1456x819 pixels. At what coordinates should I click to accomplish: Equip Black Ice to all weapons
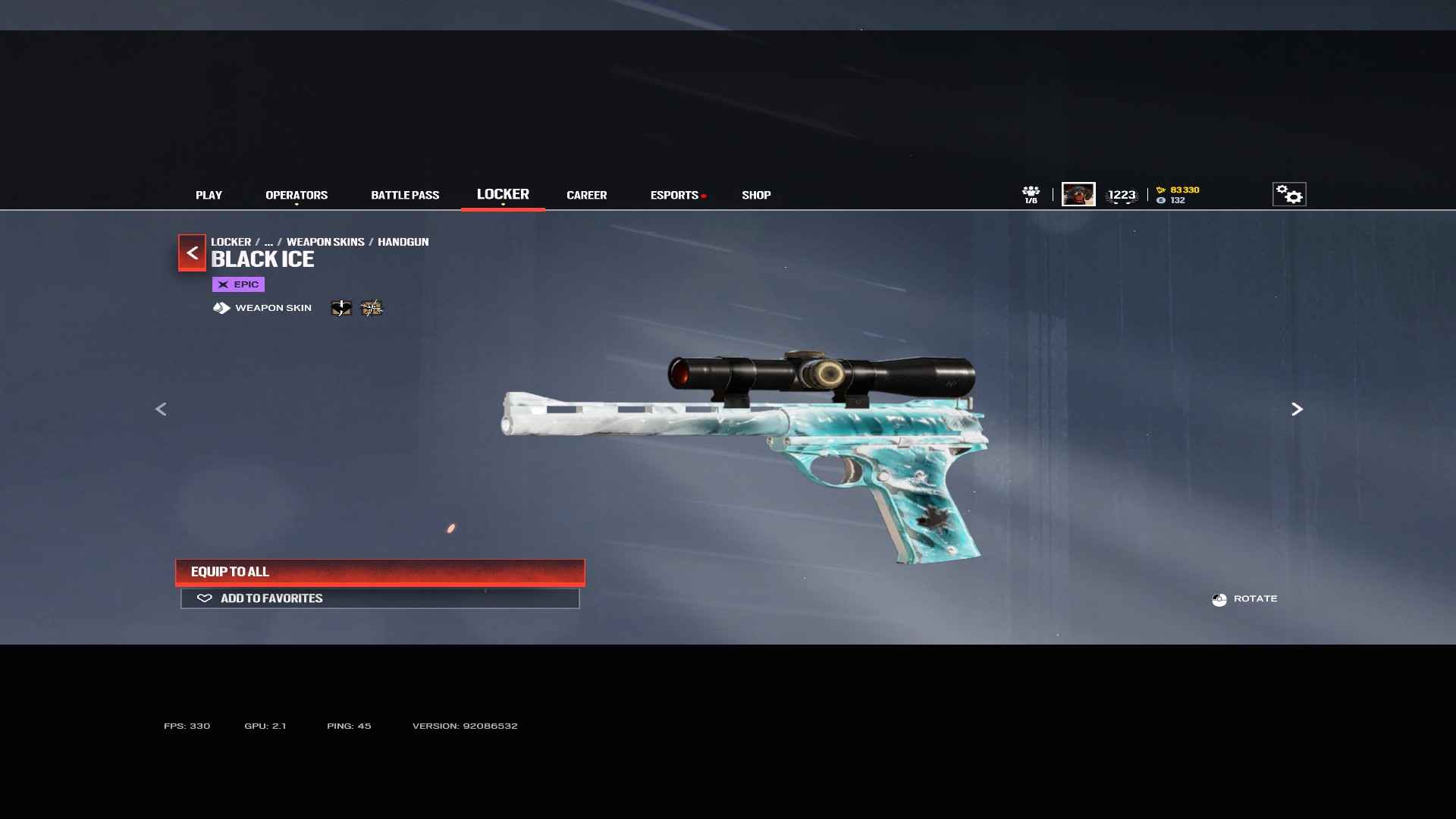pos(380,572)
